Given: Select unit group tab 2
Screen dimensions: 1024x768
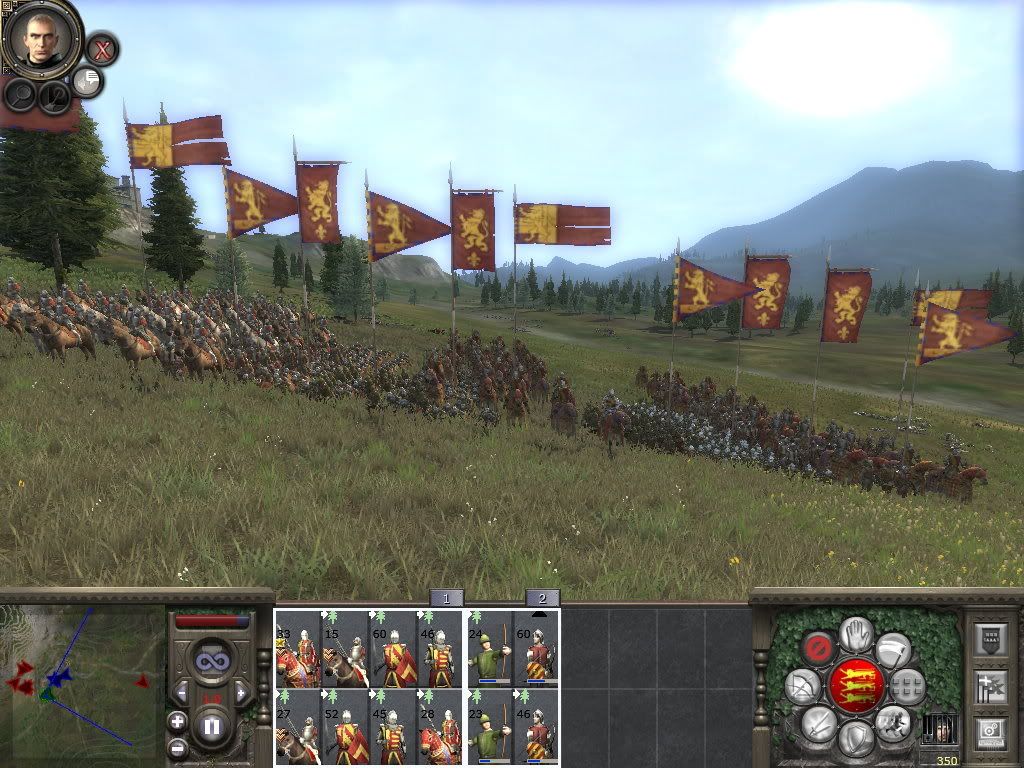Looking at the screenshot, I should click(542, 598).
